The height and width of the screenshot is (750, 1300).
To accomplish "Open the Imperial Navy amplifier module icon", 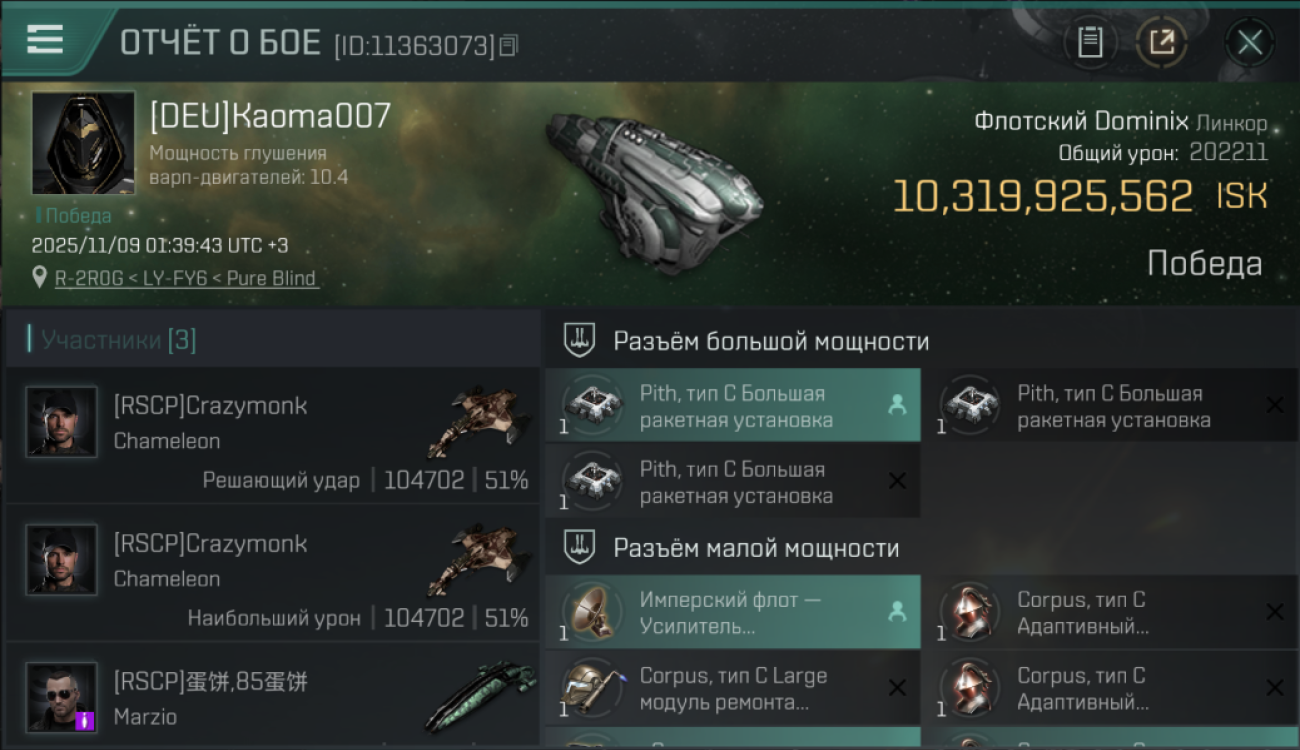I will point(592,612).
